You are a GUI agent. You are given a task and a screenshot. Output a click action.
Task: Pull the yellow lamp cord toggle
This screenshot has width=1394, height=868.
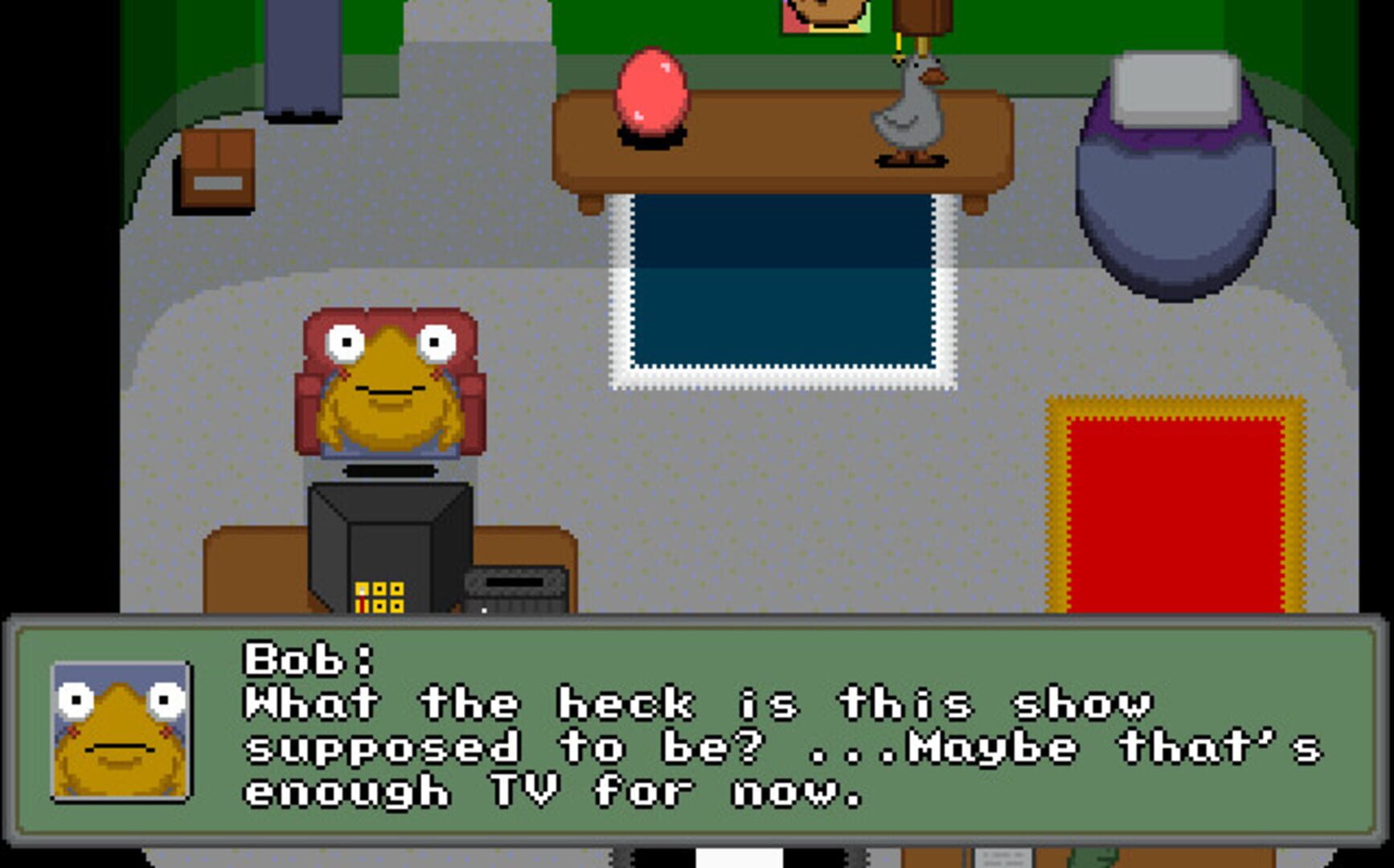tap(897, 50)
